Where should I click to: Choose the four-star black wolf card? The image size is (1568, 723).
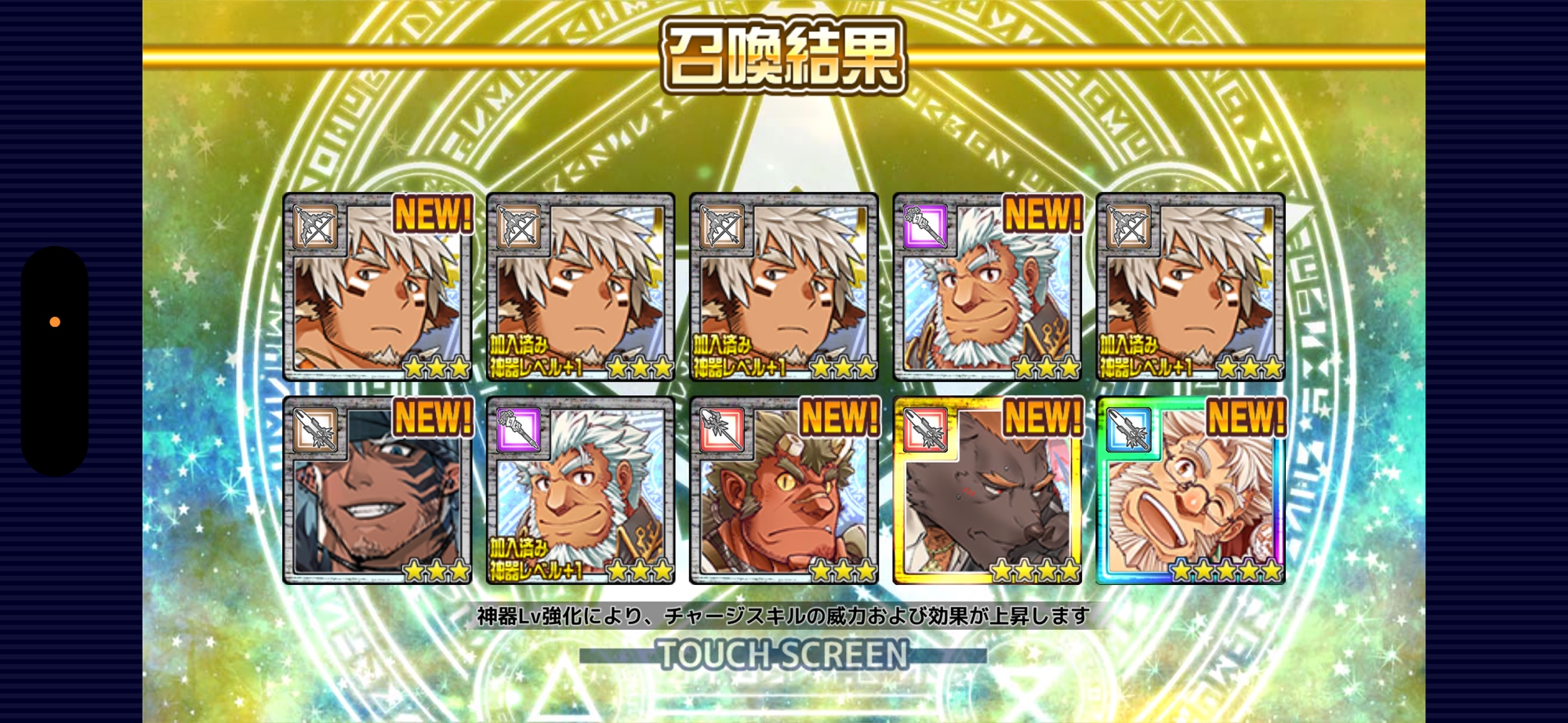click(987, 491)
